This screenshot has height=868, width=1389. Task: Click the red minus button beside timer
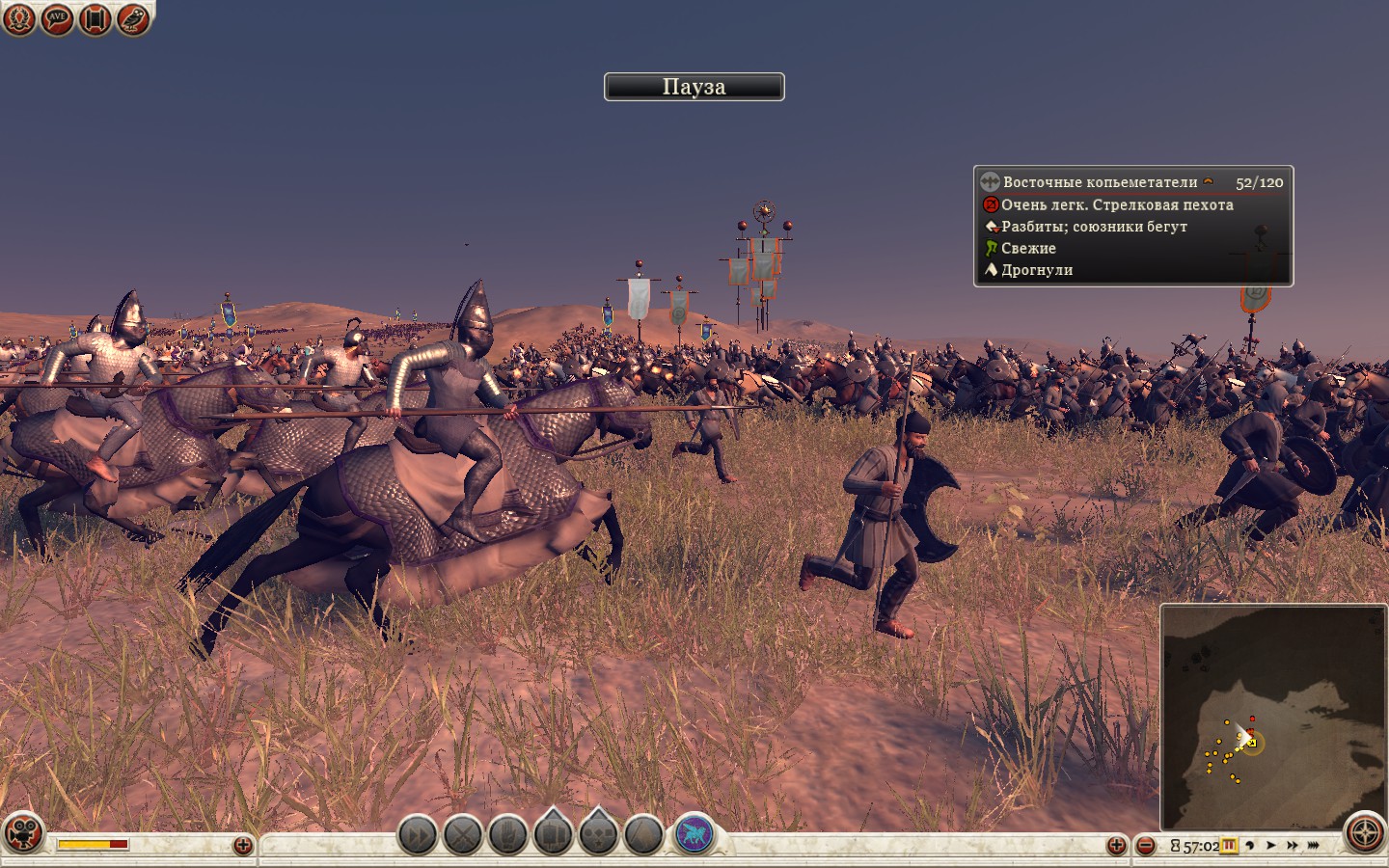pos(1145,846)
